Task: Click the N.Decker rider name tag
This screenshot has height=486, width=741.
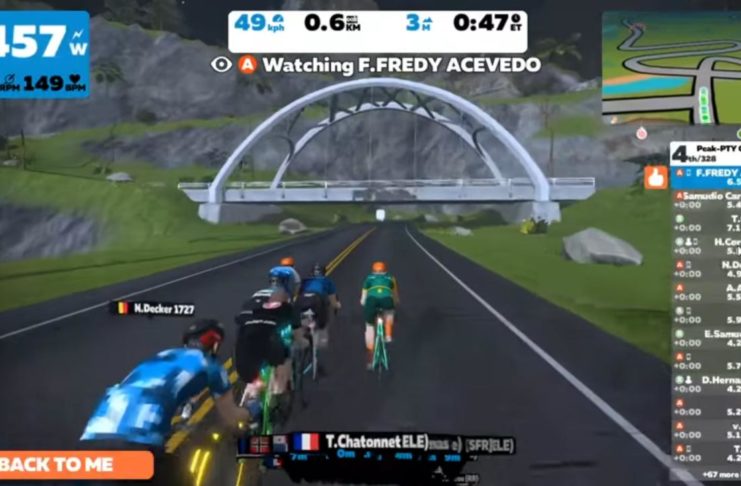Action: click(x=152, y=309)
